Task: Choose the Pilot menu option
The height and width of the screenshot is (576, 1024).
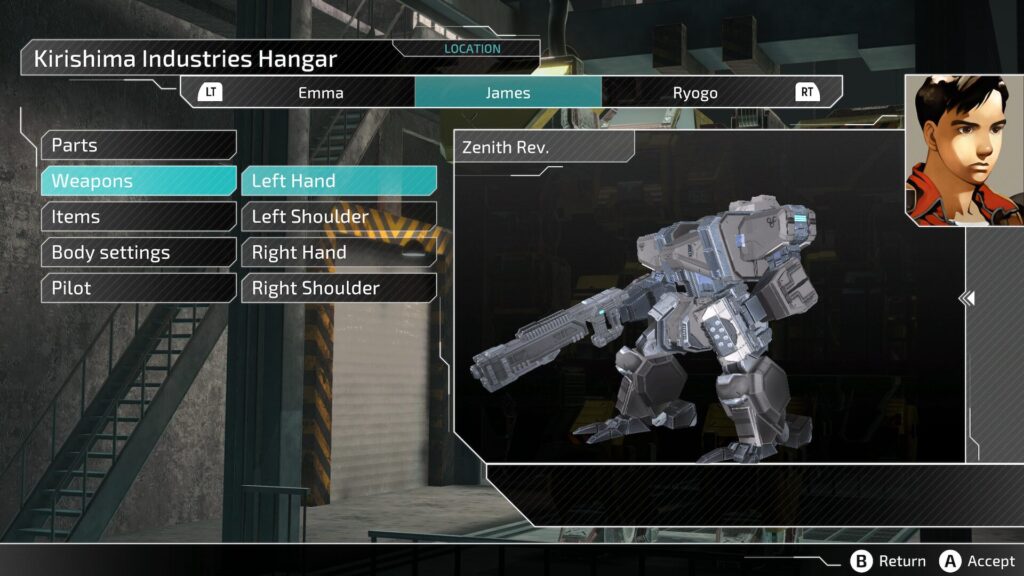Action: tap(138, 288)
